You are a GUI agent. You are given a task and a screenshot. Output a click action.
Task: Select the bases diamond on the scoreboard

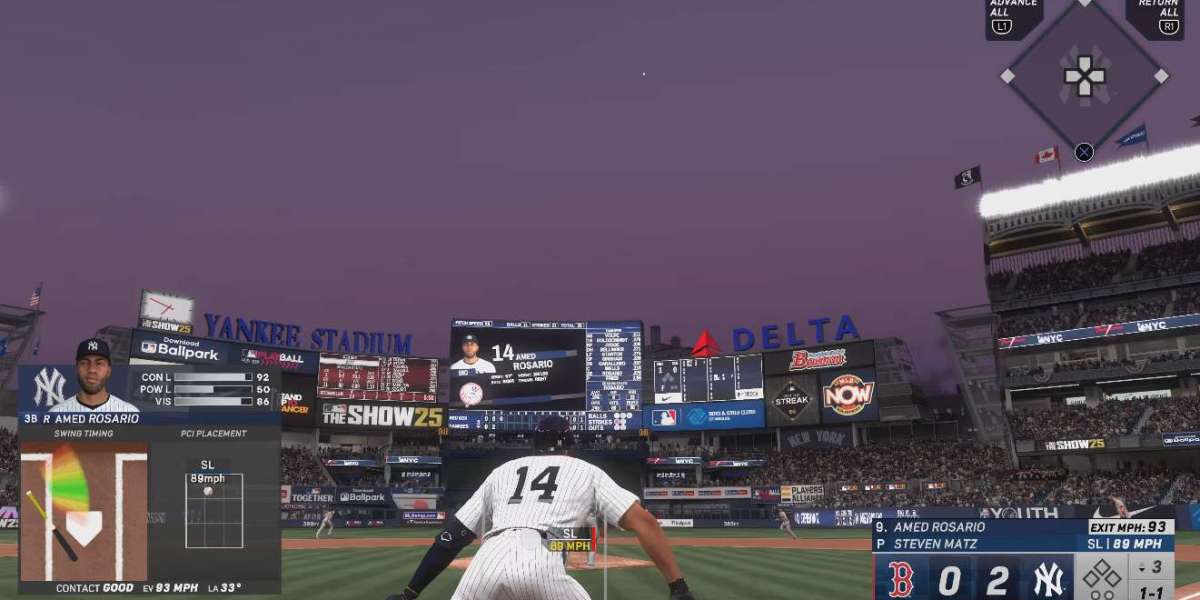pos(1101,578)
